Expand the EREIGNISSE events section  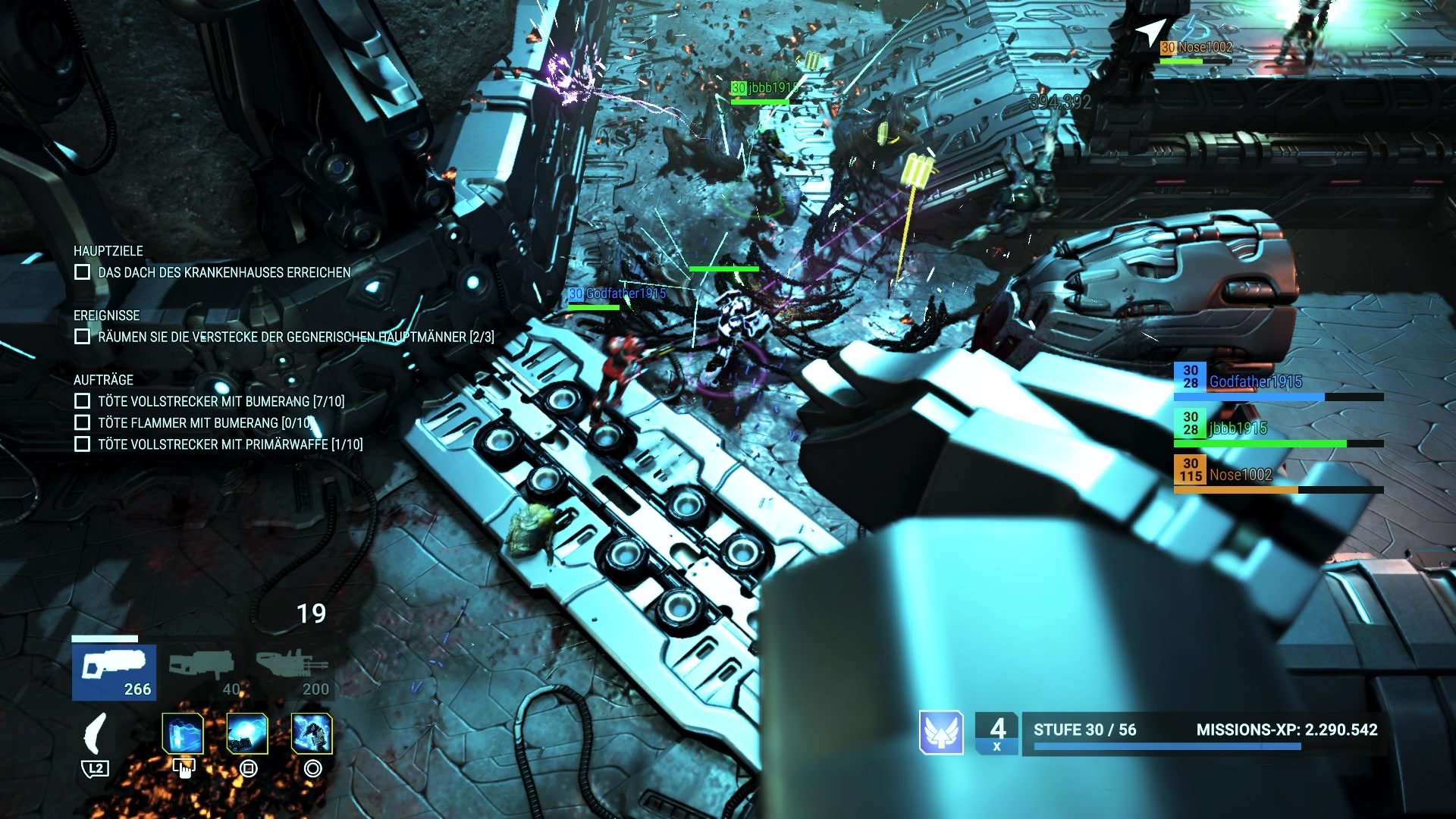pyautogui.click(x=106, y=316)
